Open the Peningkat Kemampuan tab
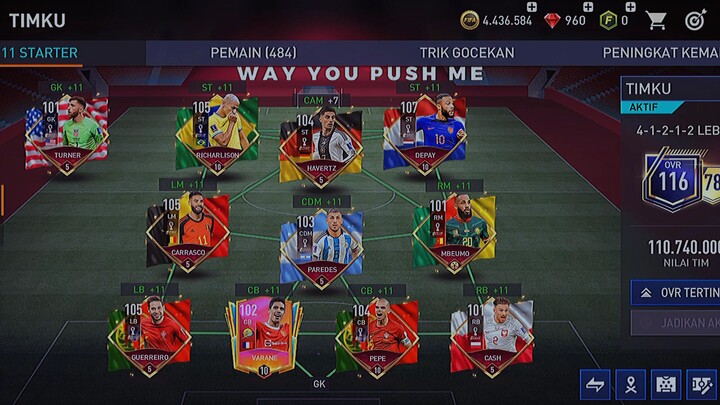This screenshot has height=405, width=720. tap(660, 53)
